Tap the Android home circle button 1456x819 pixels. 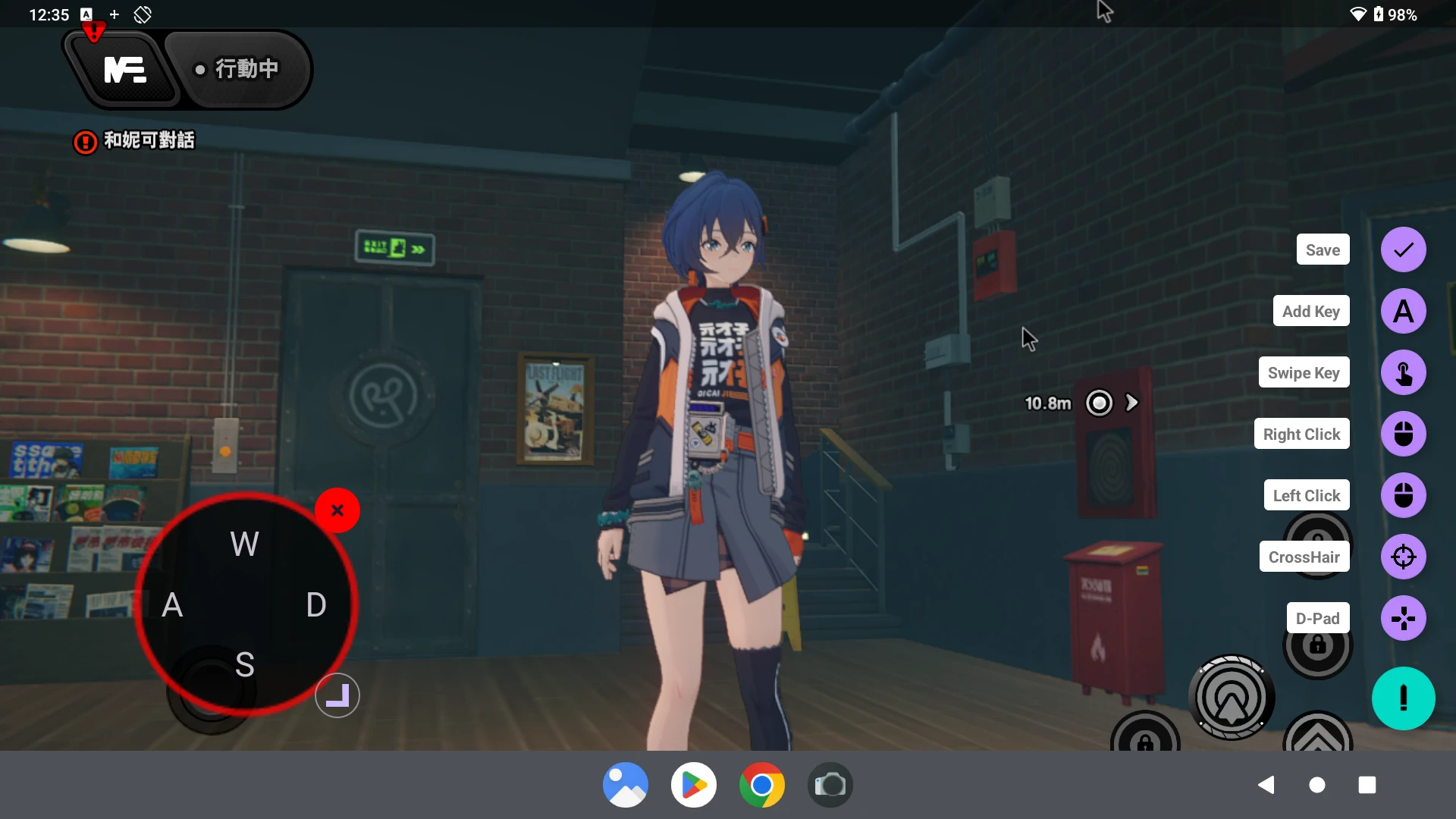[1317, 785]
